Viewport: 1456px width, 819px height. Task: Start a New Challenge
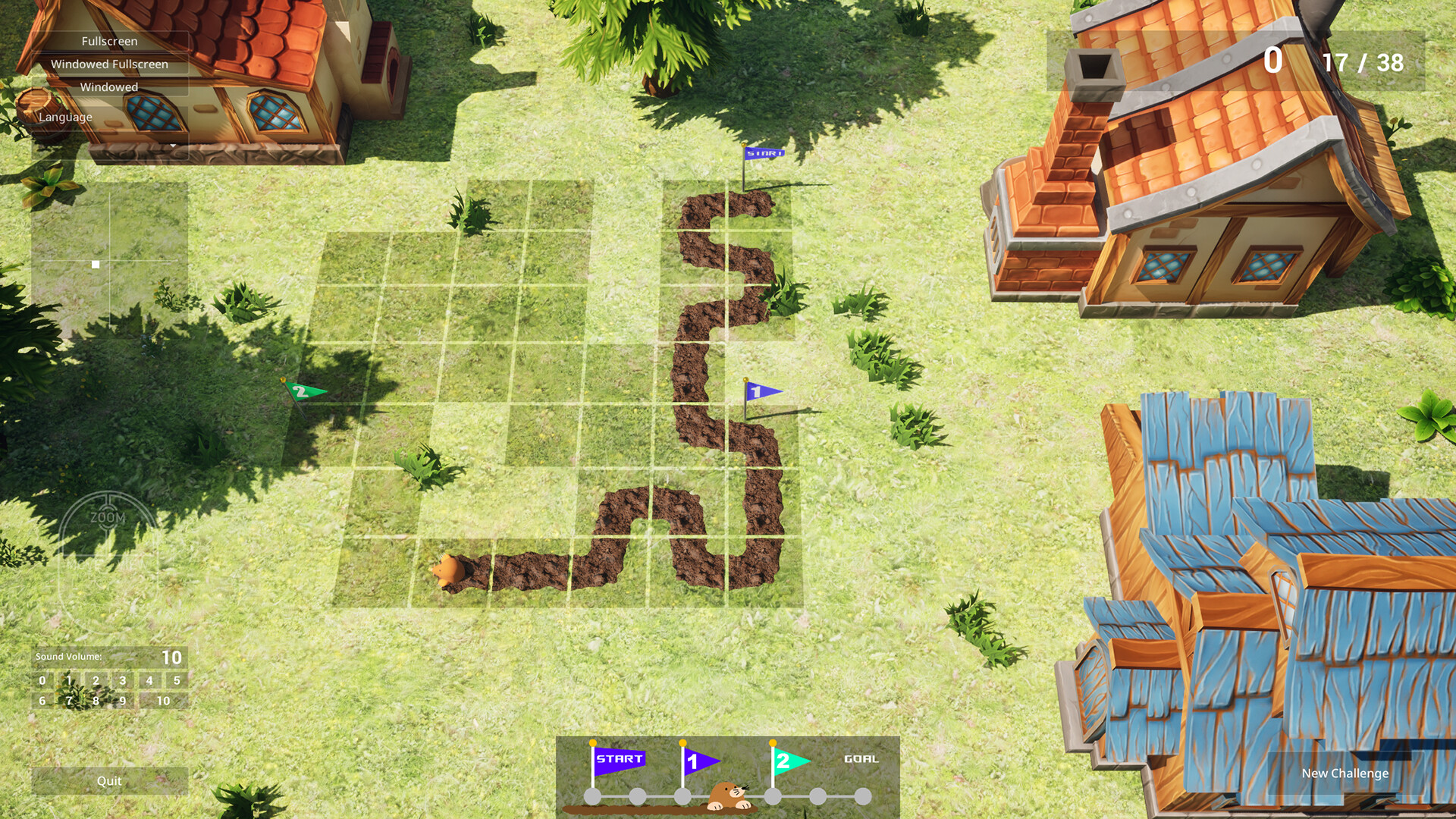(1344, 773)
